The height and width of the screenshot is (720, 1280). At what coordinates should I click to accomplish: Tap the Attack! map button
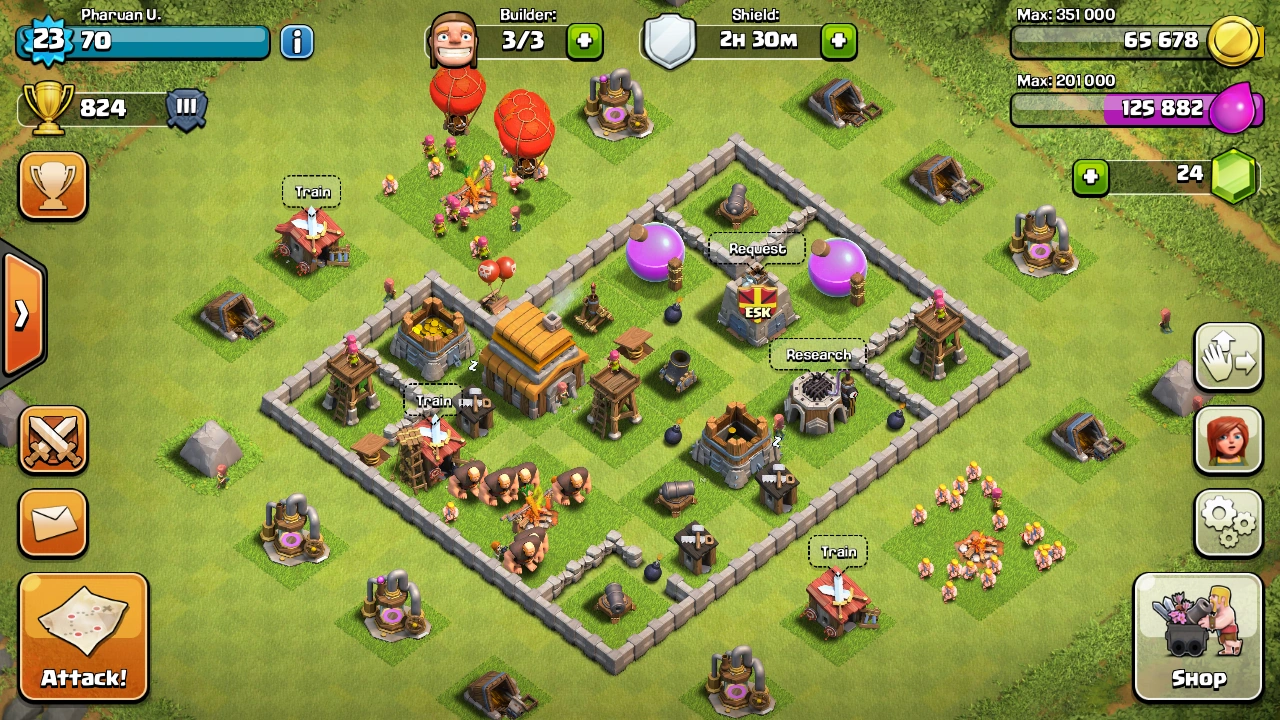pos(83,636)
